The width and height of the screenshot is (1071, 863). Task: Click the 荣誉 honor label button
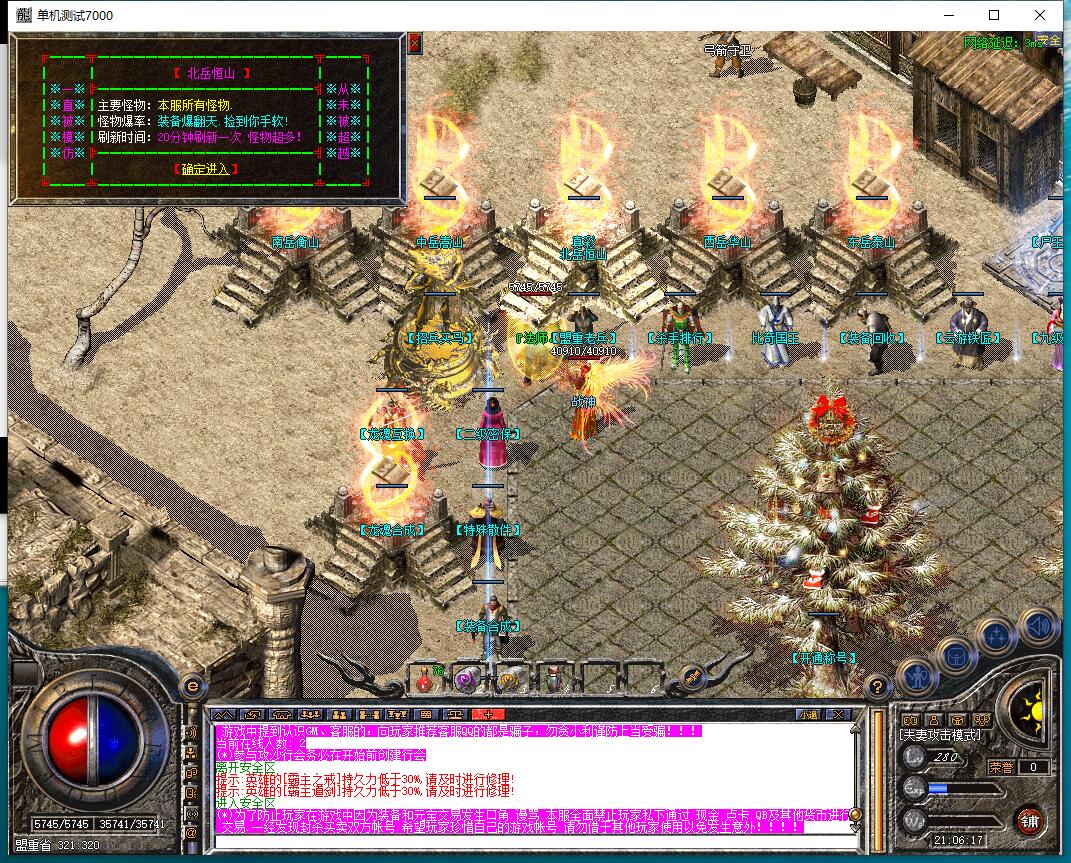1000,767
